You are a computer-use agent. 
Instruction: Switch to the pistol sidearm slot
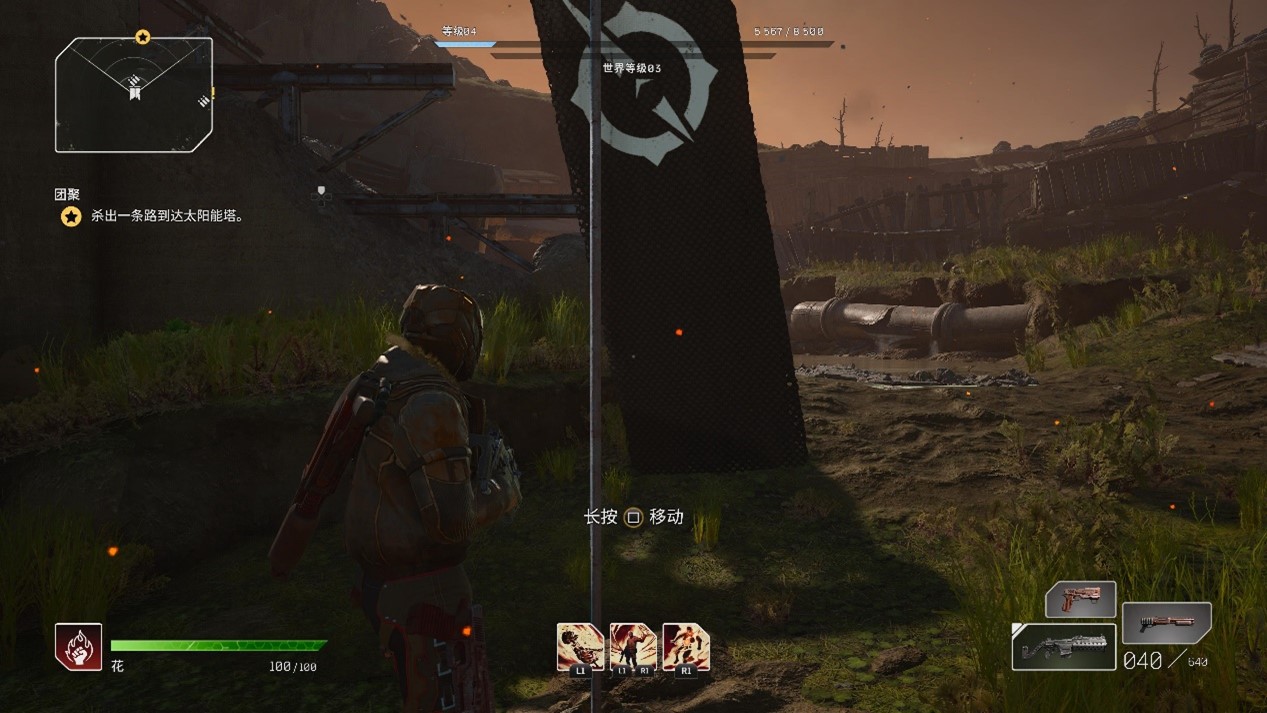(1080, 600)
